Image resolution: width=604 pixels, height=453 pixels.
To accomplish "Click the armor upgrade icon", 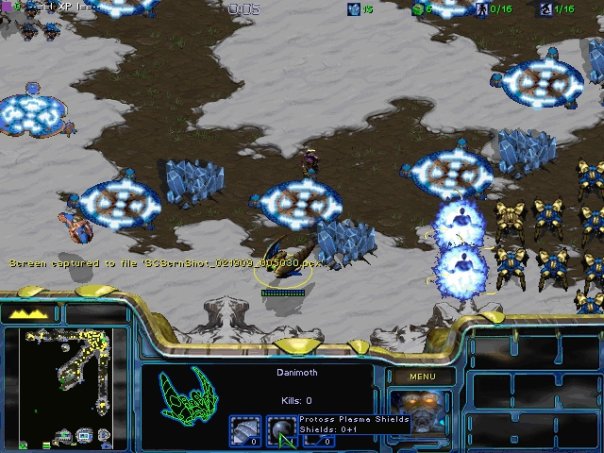I will [244, 430].
